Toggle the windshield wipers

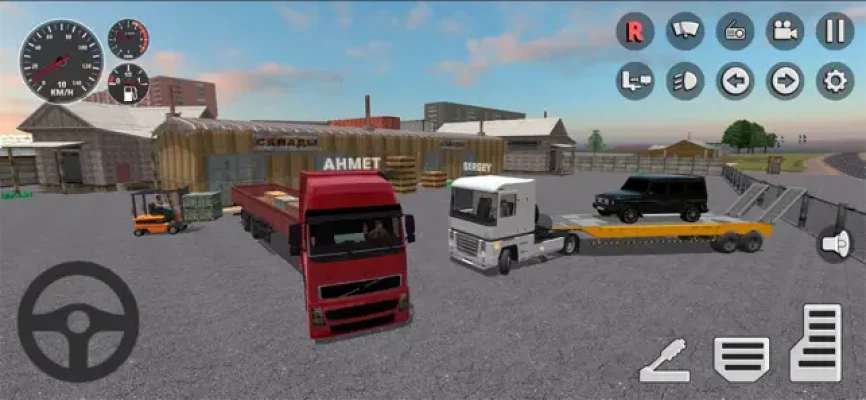coord(685,31)
